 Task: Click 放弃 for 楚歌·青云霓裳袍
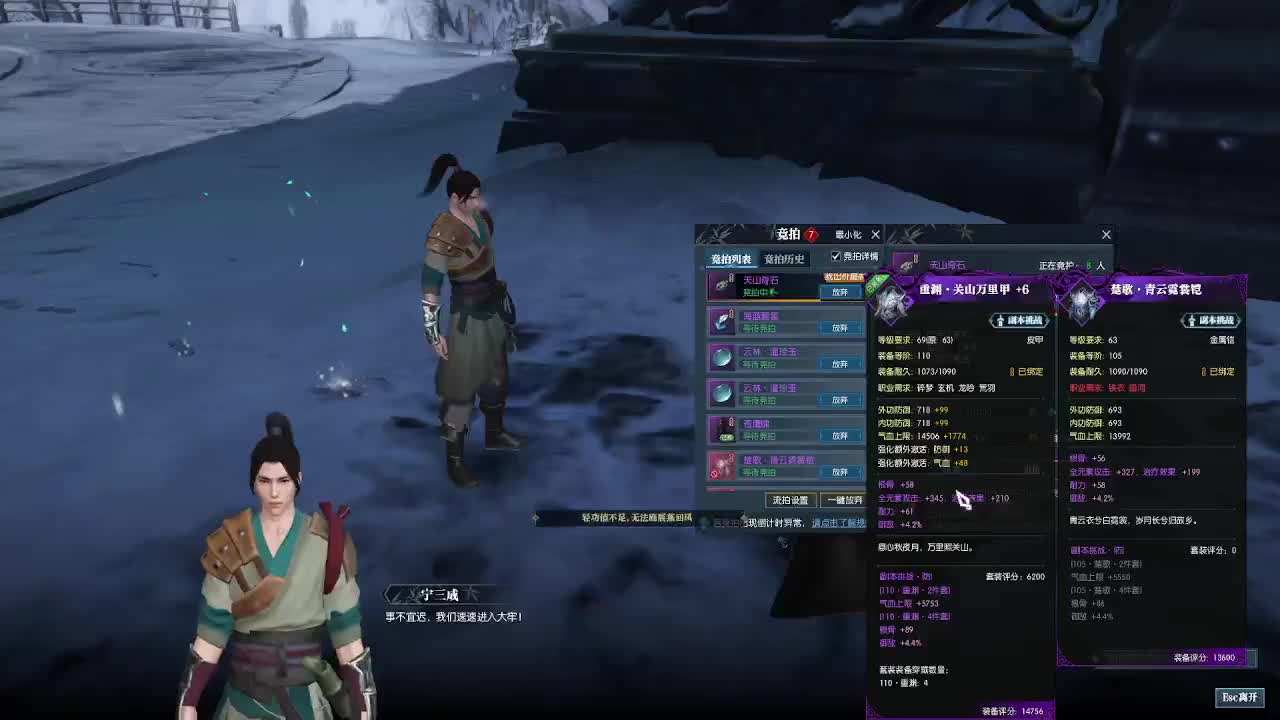(839, 472)
